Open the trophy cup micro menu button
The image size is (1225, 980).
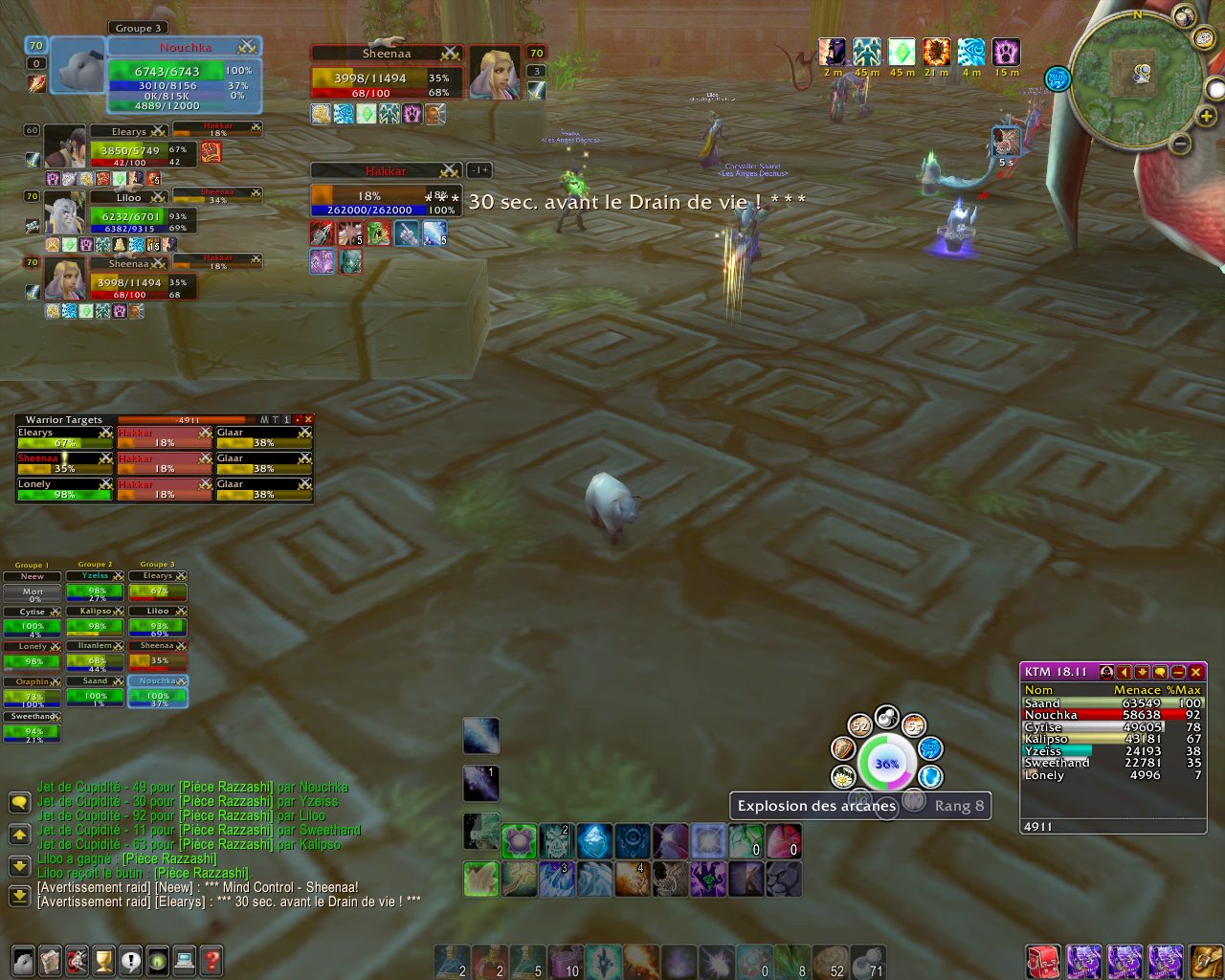click(x=103, y=960)
